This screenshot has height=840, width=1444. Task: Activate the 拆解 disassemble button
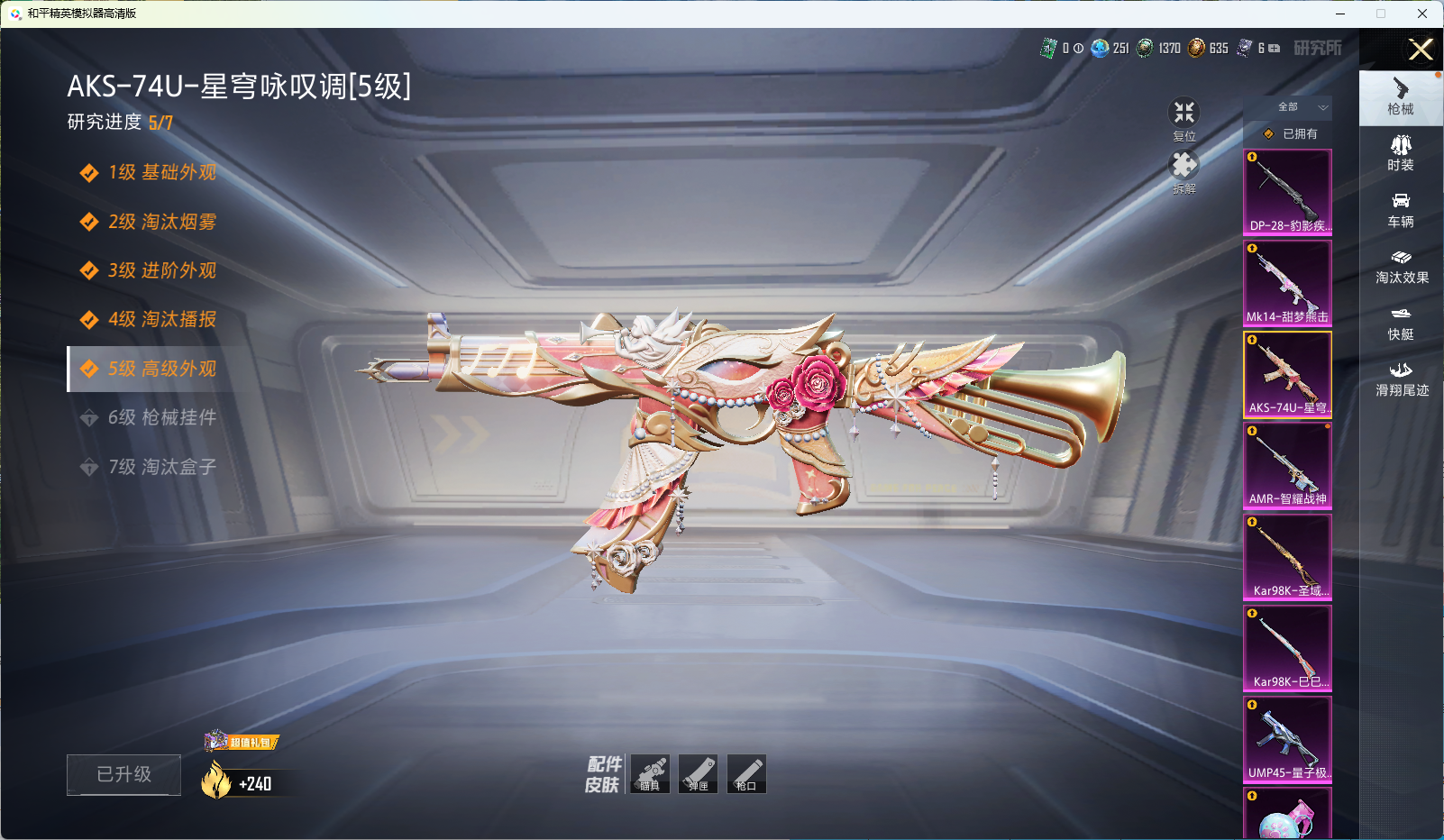[1184, 169]
